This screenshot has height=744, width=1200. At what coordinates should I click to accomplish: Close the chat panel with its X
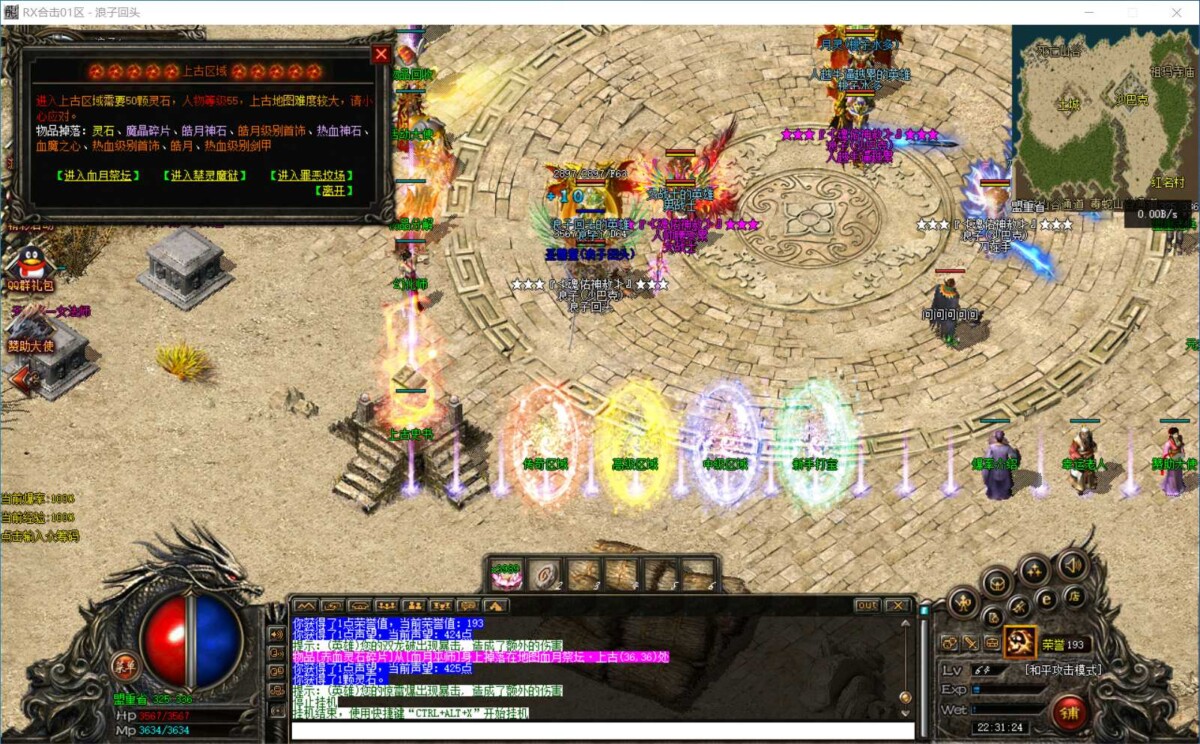point(897,605)
